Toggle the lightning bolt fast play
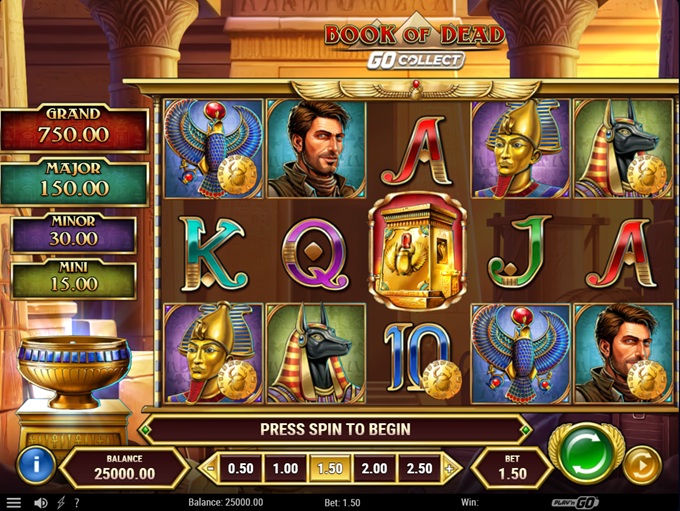The width and height of the screenshot is (680, 511). click(61, 502)
